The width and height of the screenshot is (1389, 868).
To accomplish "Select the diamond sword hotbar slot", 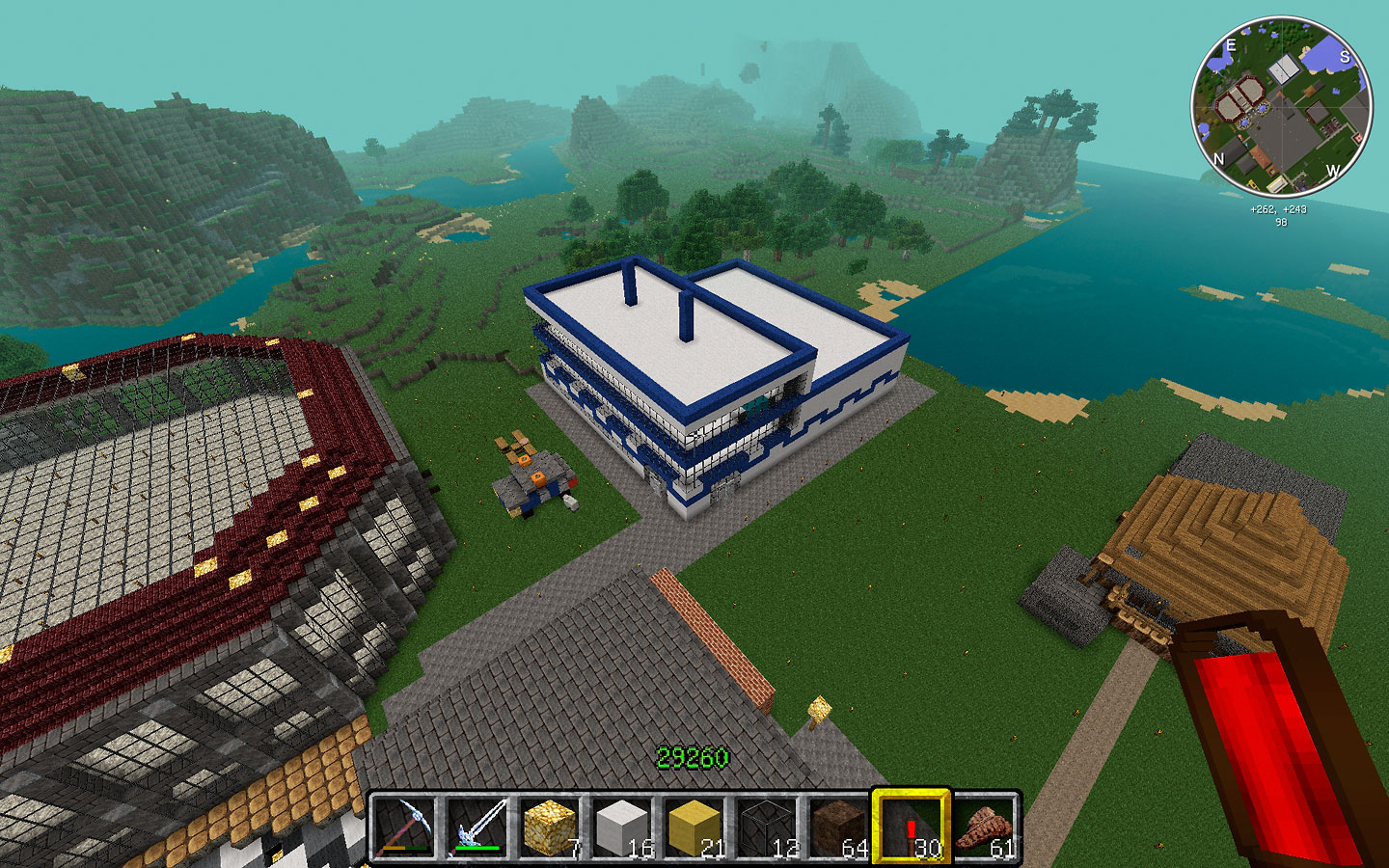I will pyautogui.click(x=477, y=827).
